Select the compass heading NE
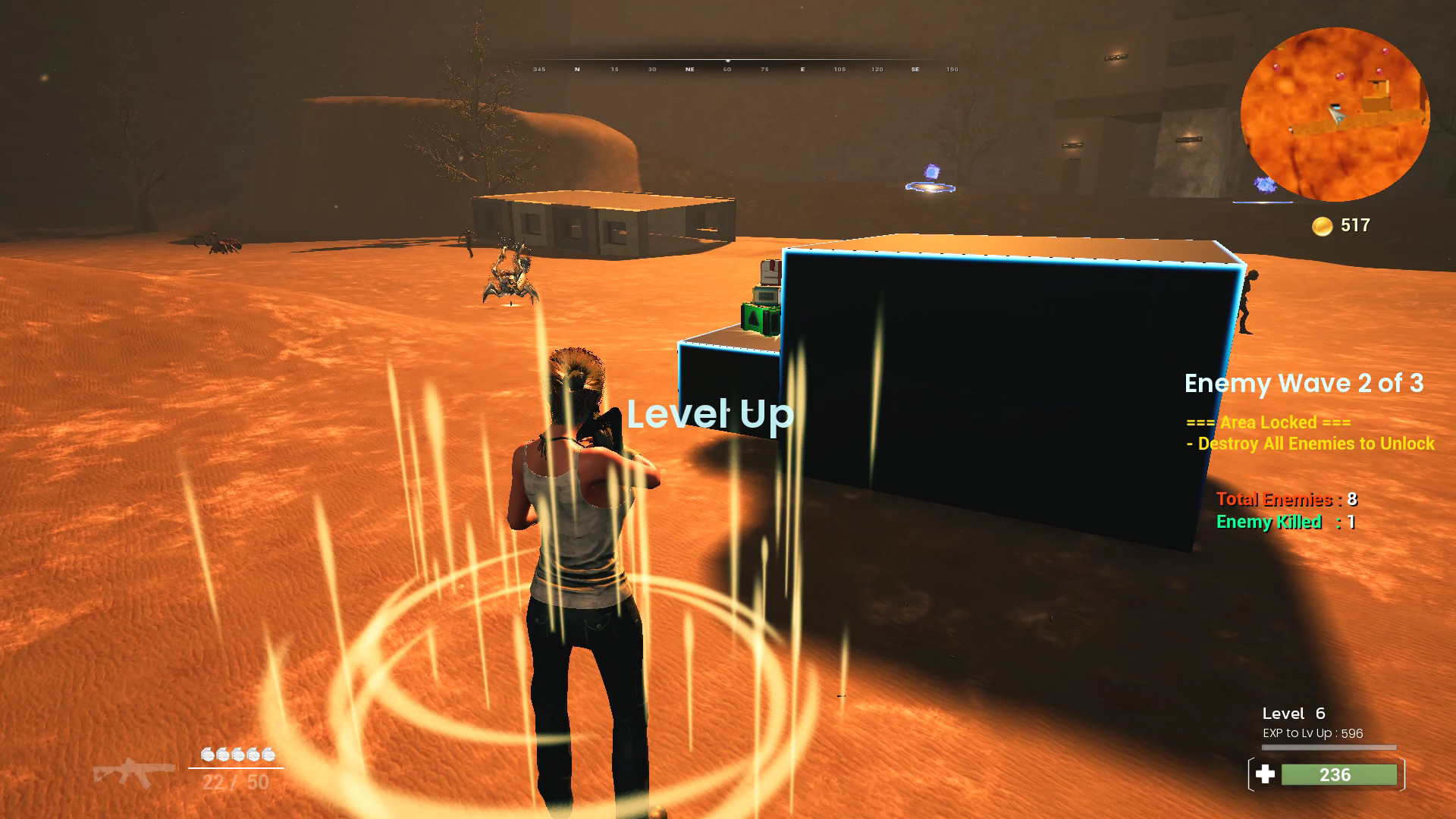1456x819 pixels. pos(689,69)
